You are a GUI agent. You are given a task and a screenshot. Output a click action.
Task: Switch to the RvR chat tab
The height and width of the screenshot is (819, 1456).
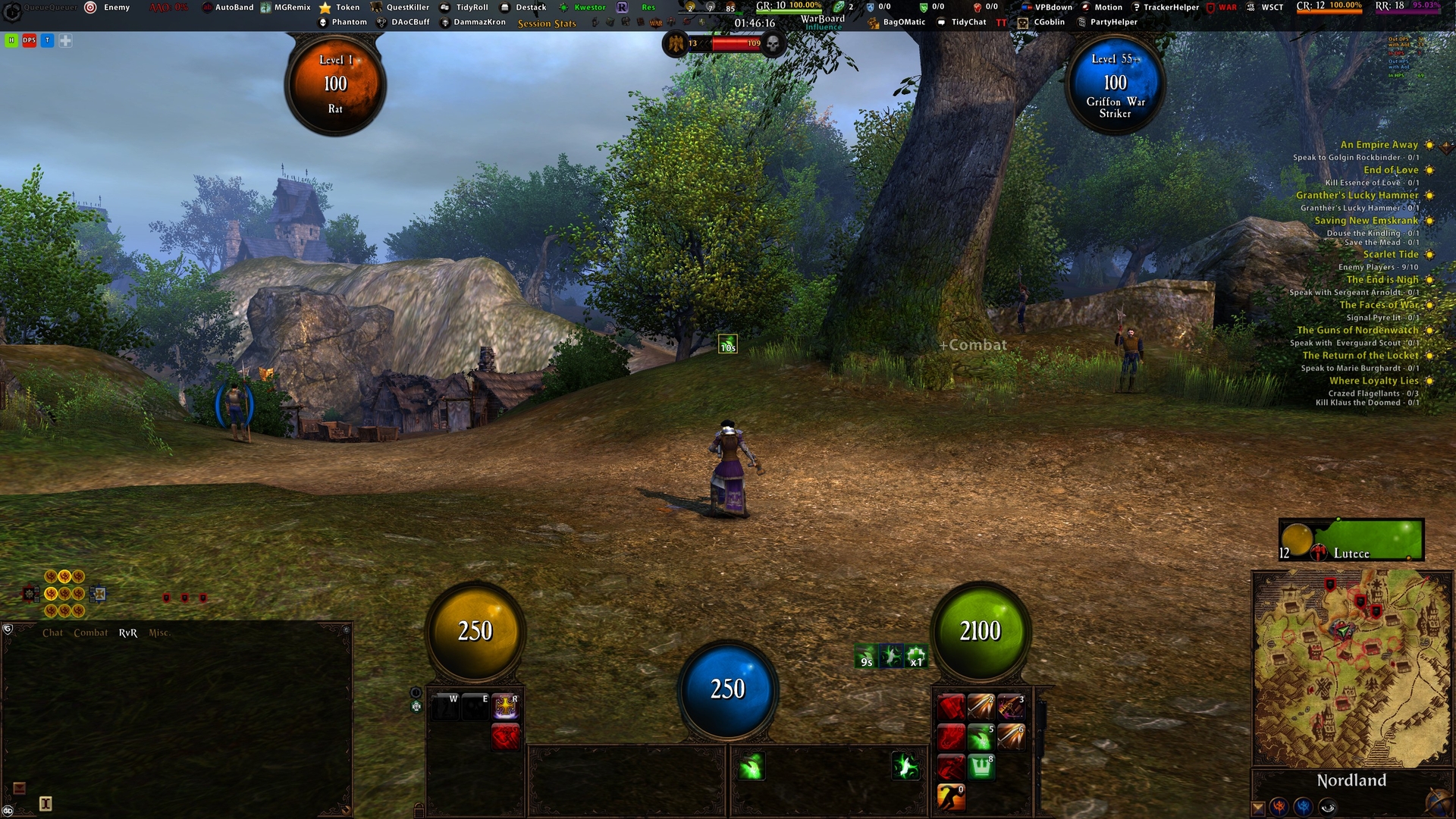coord(127,632)
